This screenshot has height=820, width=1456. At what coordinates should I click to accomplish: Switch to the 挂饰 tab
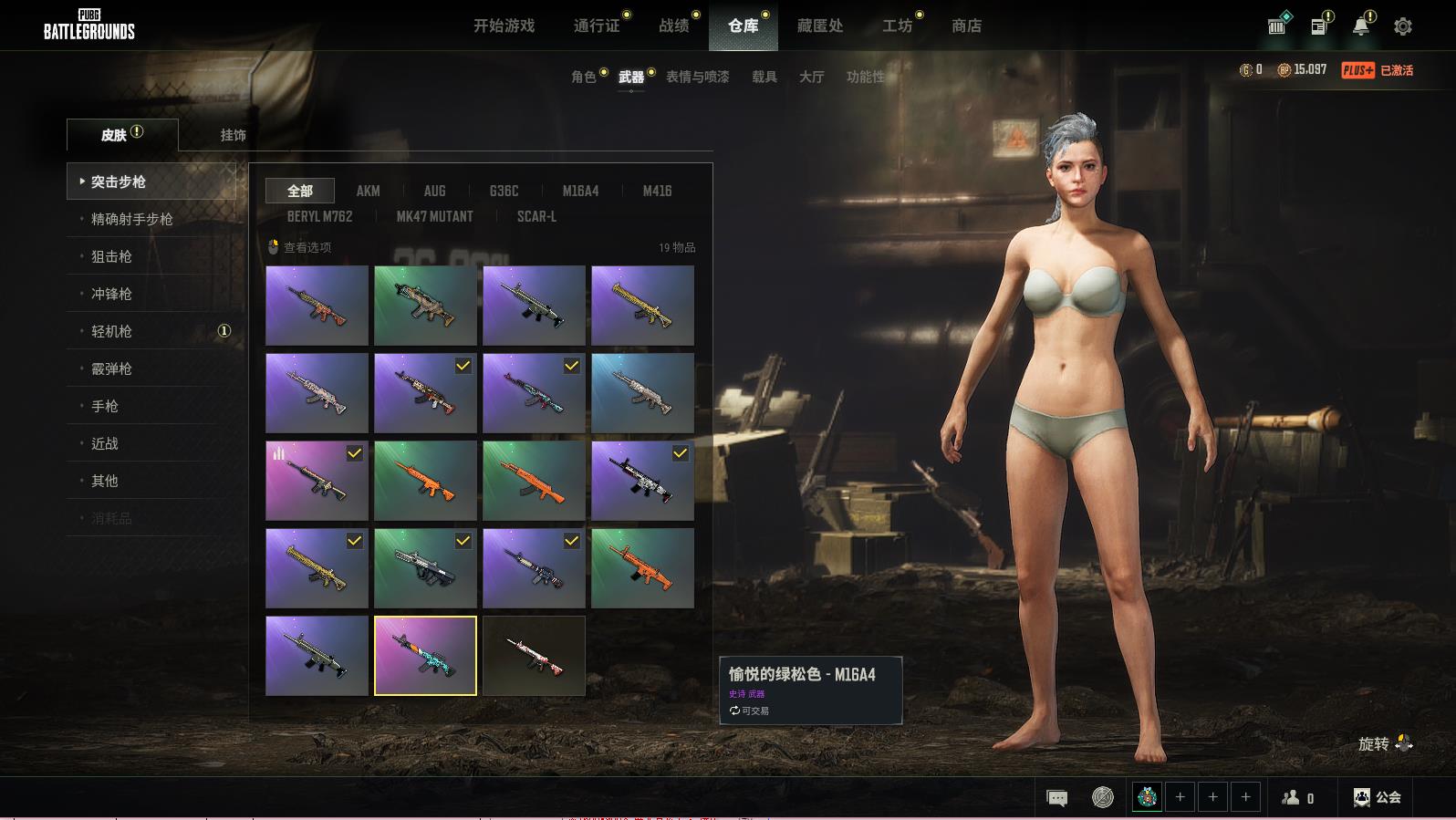coord(233,135)
